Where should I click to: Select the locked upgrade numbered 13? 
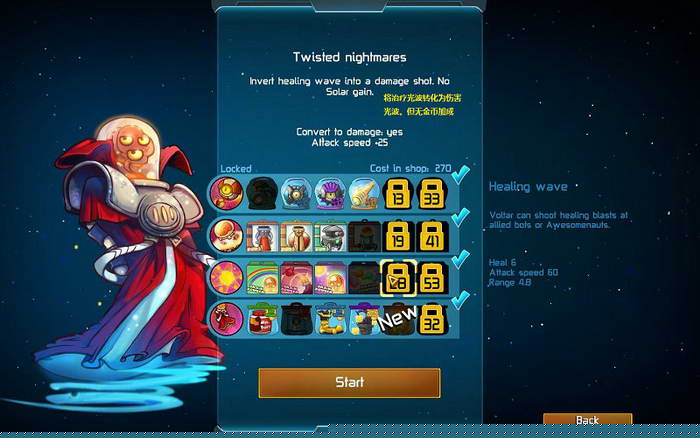coord(398,192)
